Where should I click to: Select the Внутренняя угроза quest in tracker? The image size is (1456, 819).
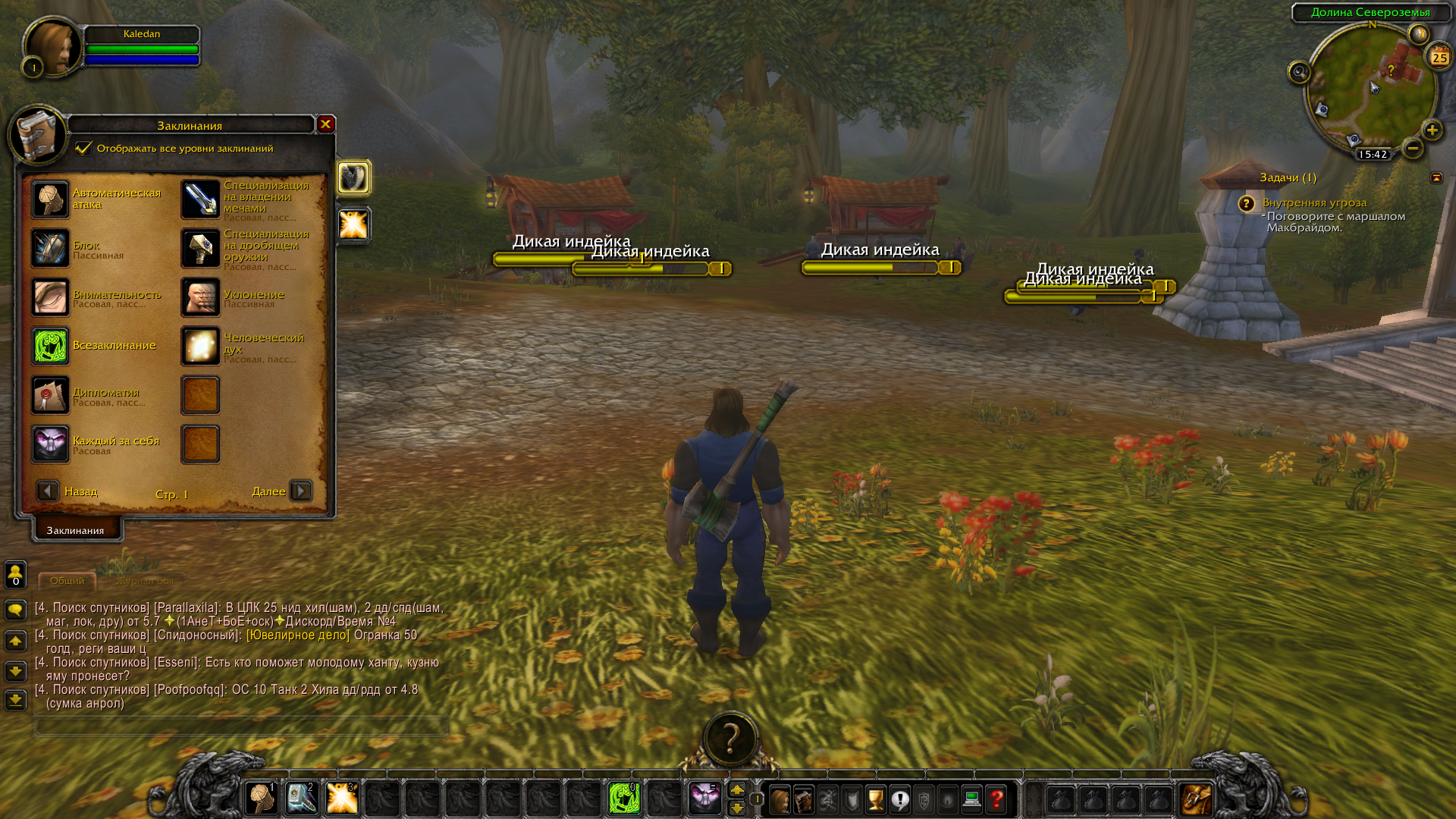pos(1314,202)
